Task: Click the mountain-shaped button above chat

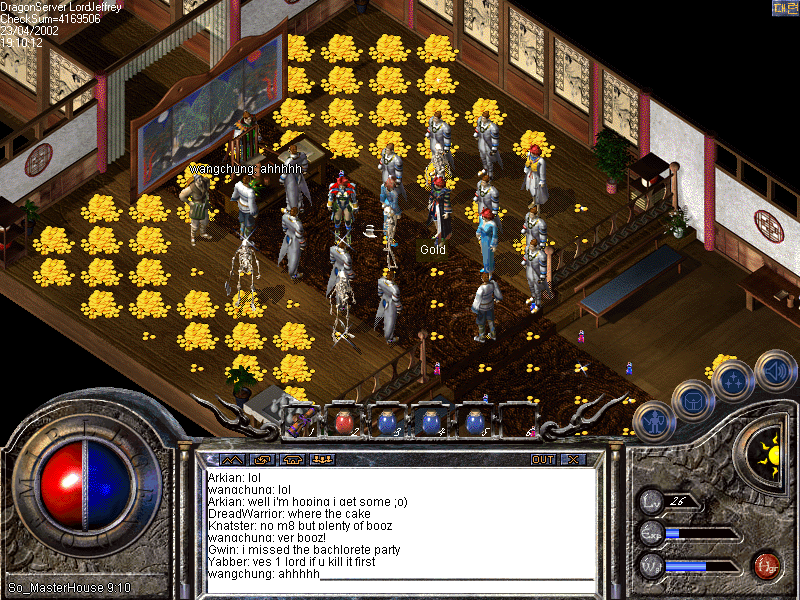Action: click(x=231, y=460)
